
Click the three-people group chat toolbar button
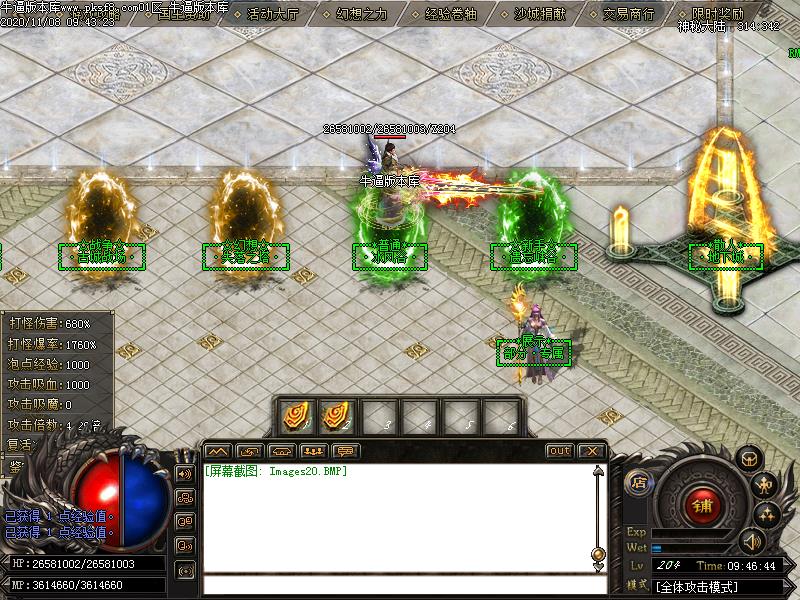click(x=314, y=451)
